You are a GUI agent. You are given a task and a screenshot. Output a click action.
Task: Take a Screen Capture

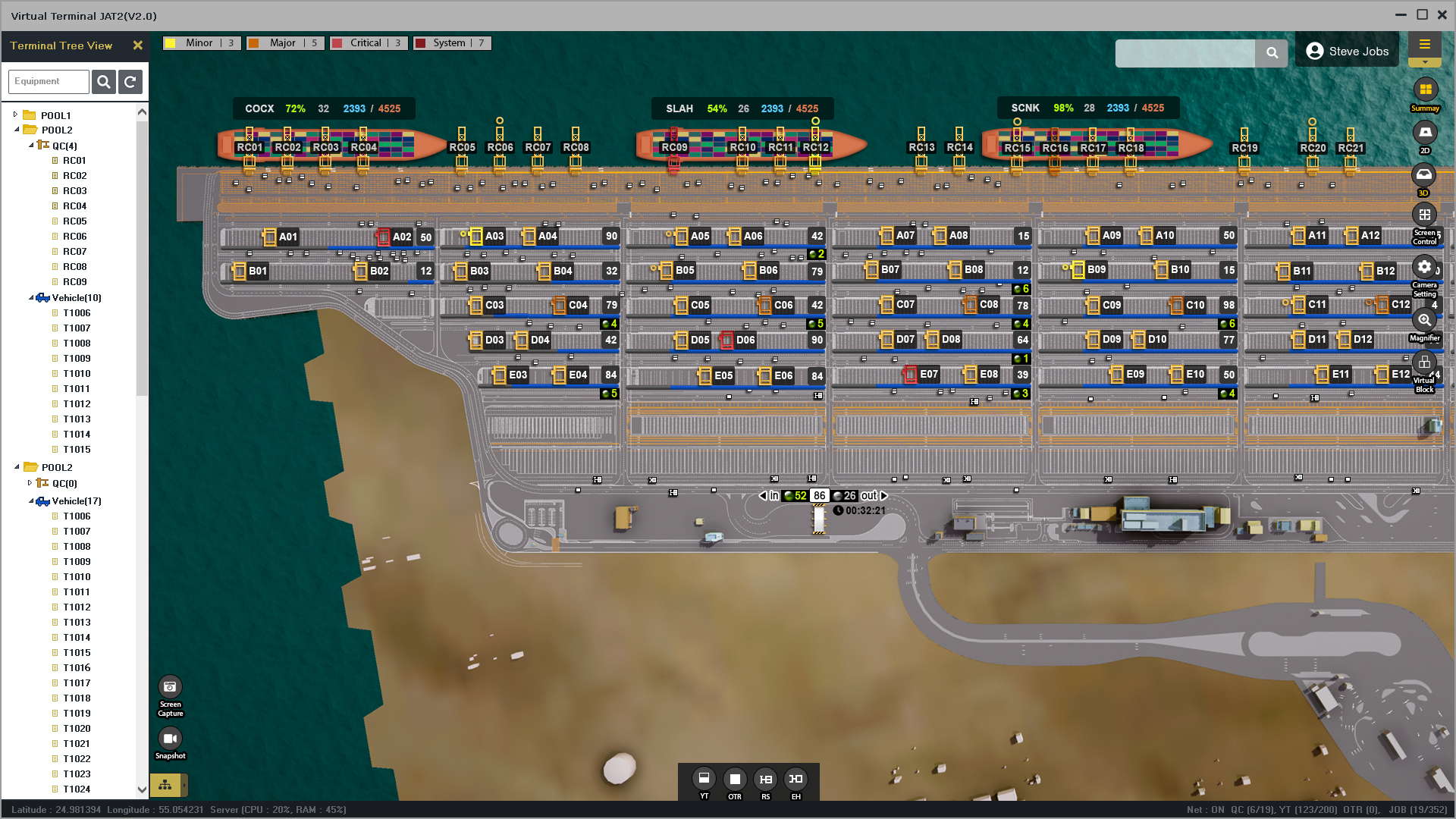[170, 688]
